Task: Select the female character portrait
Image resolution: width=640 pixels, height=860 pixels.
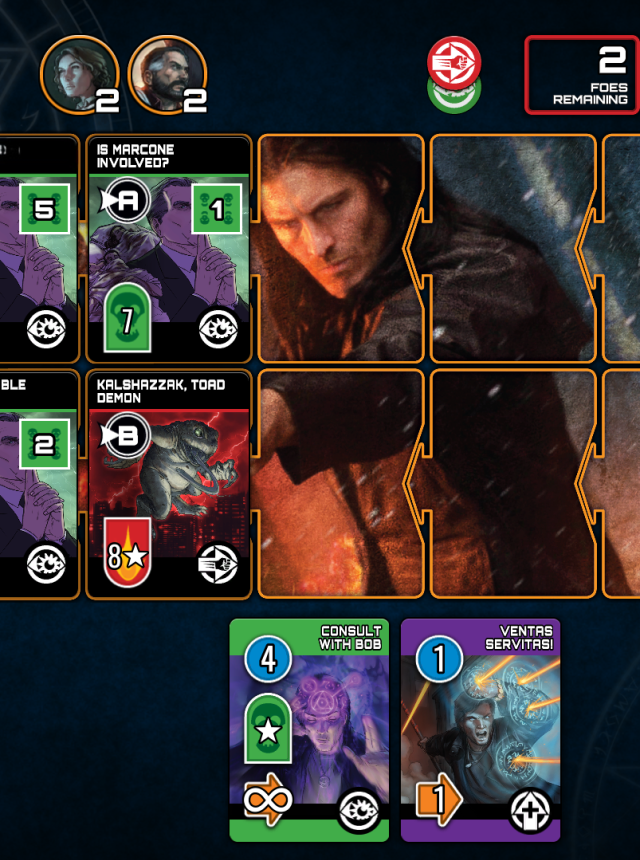Action: point(78,76)
